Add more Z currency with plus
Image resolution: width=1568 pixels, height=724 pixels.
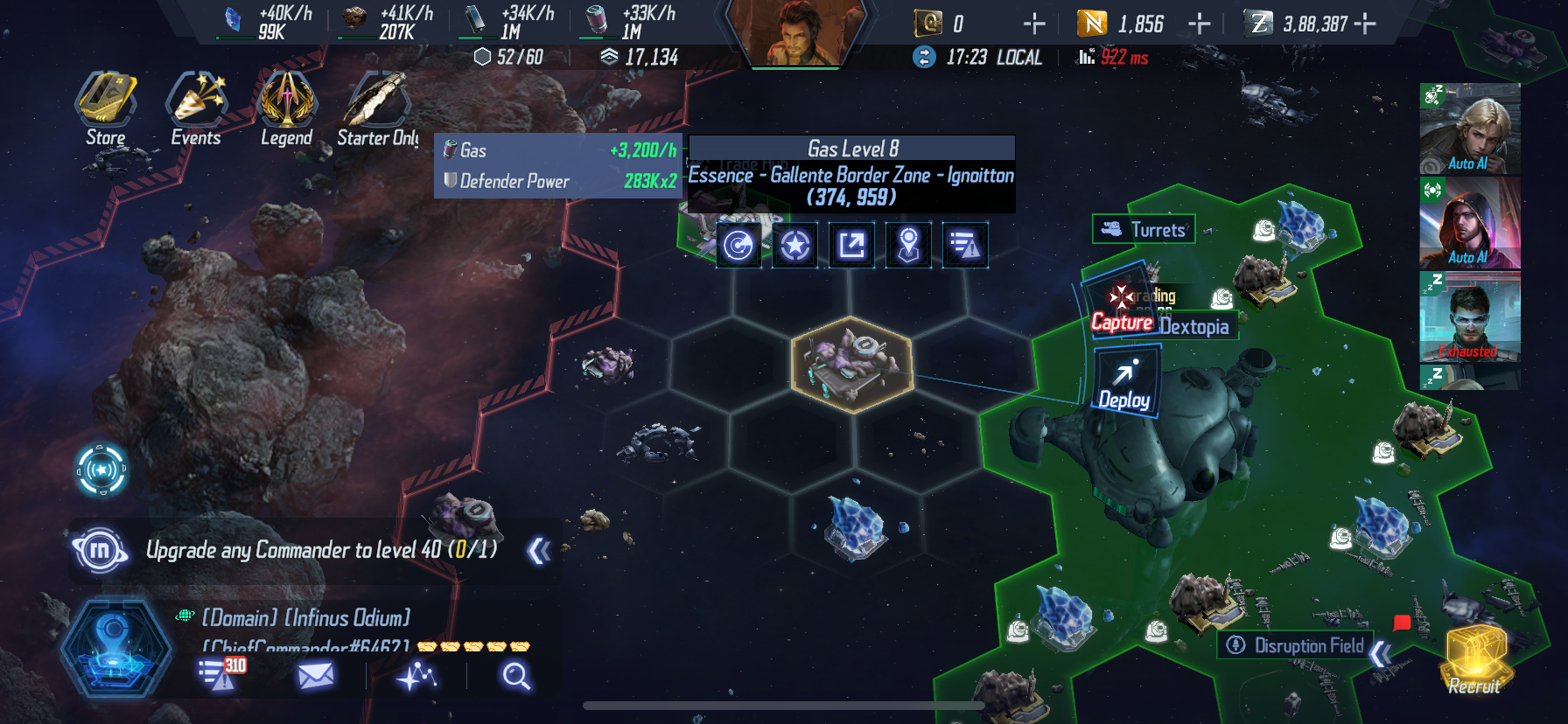[1365, 24]
